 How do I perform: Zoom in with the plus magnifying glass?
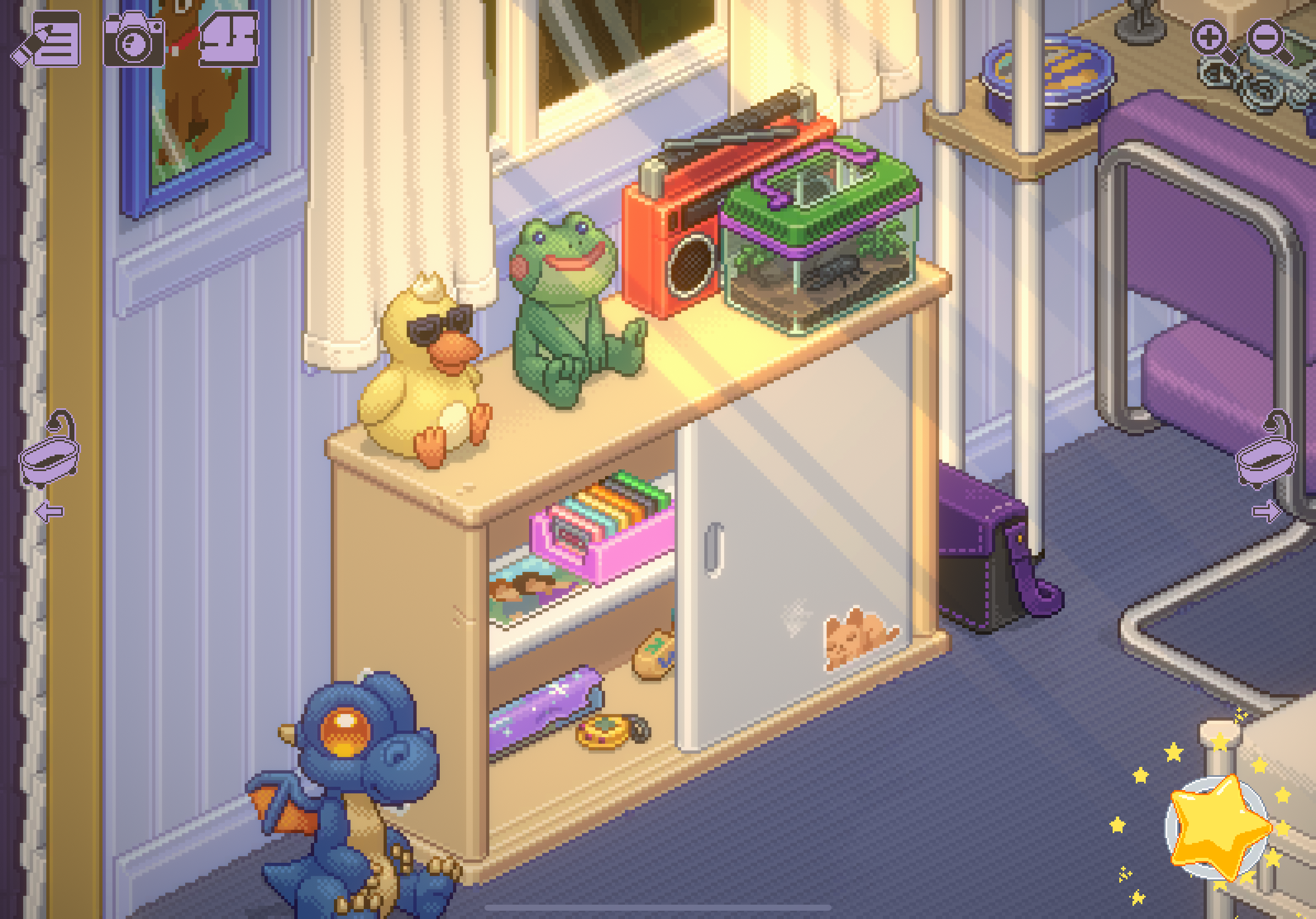pos(1212,40)
